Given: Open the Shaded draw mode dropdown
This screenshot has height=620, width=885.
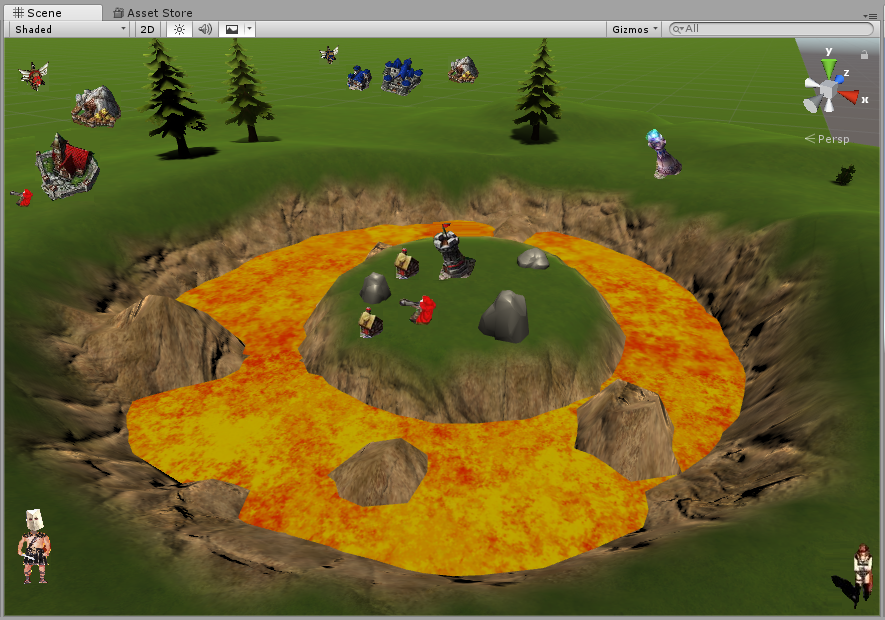Looking at the screenshot, I should click(70, 29).
